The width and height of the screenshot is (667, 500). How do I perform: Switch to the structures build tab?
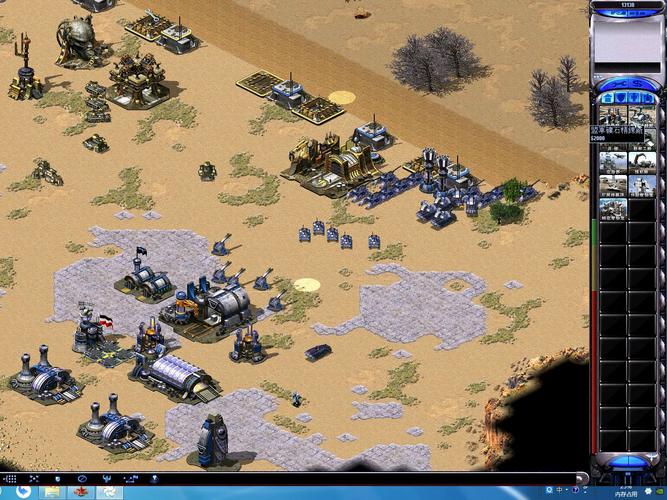coord(605,97)
